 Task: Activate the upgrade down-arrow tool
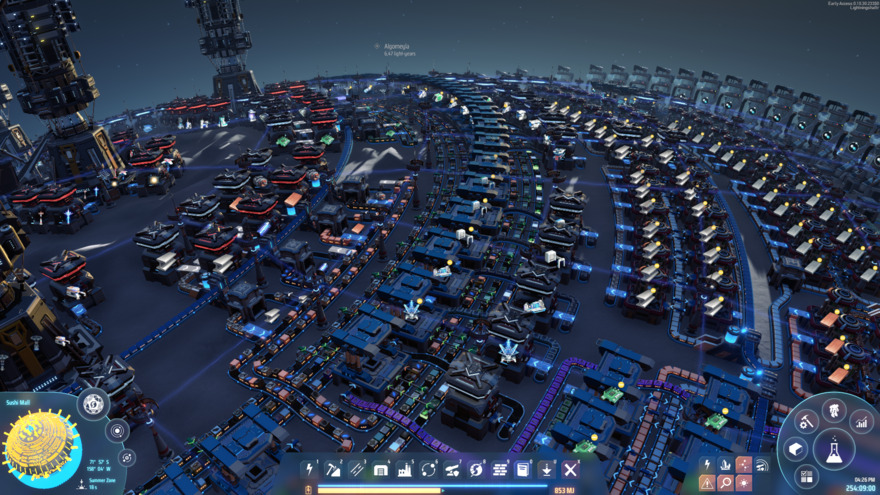tap(547, 469)
